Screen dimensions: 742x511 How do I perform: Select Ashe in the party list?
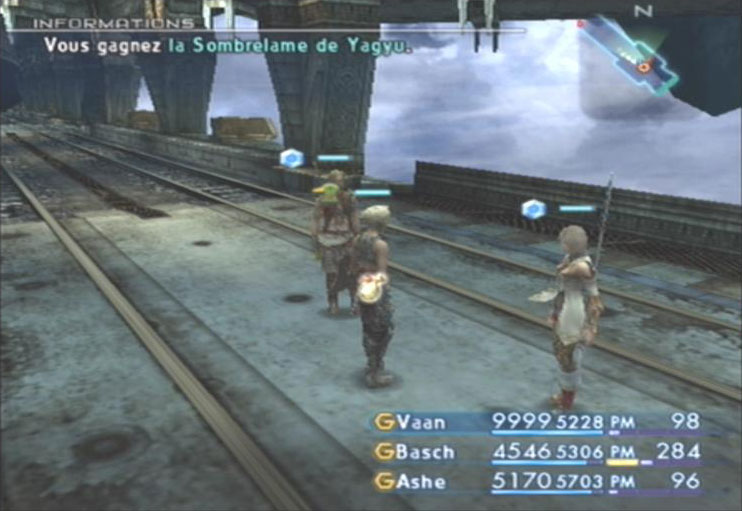tap(420, 482)
